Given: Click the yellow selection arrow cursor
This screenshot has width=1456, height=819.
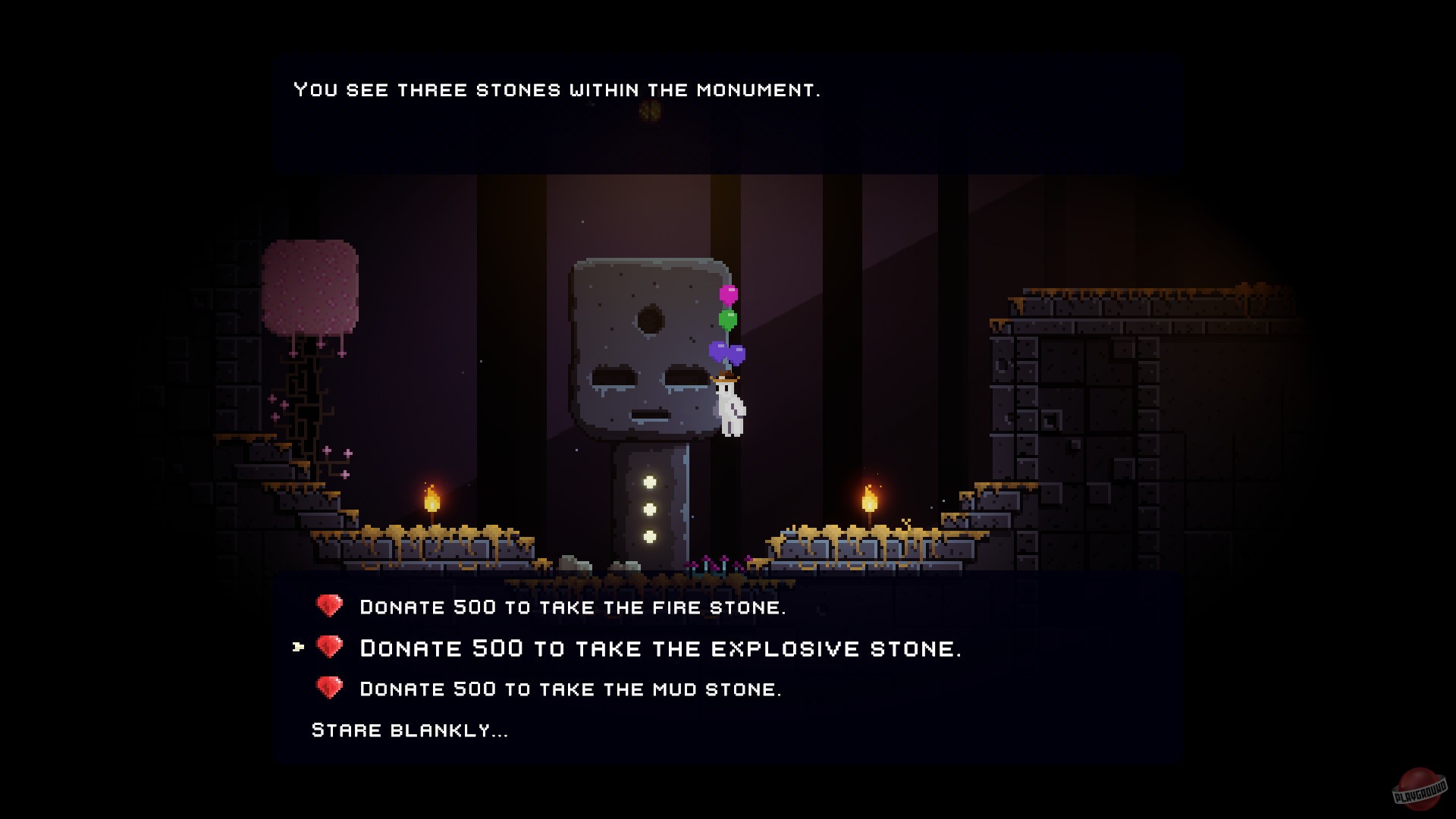Looking at the screenshot, I should tap(297, 648).
